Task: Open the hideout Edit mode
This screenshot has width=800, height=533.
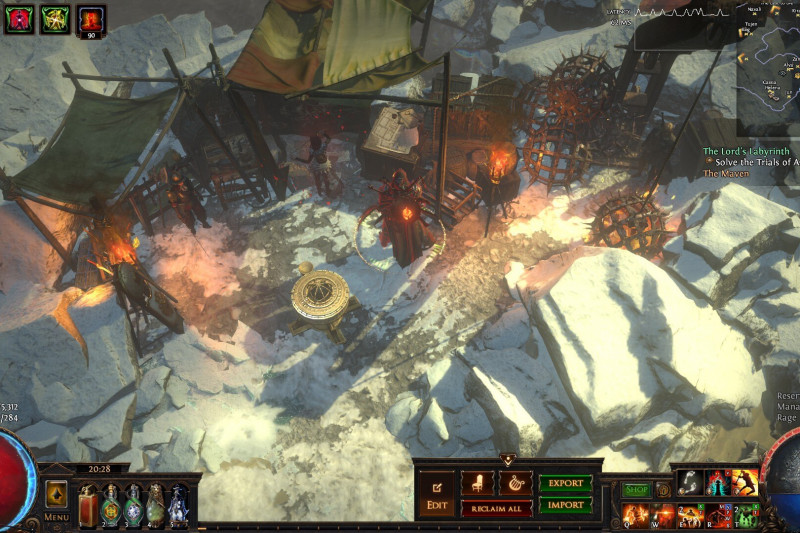Action: pos(437,493)
